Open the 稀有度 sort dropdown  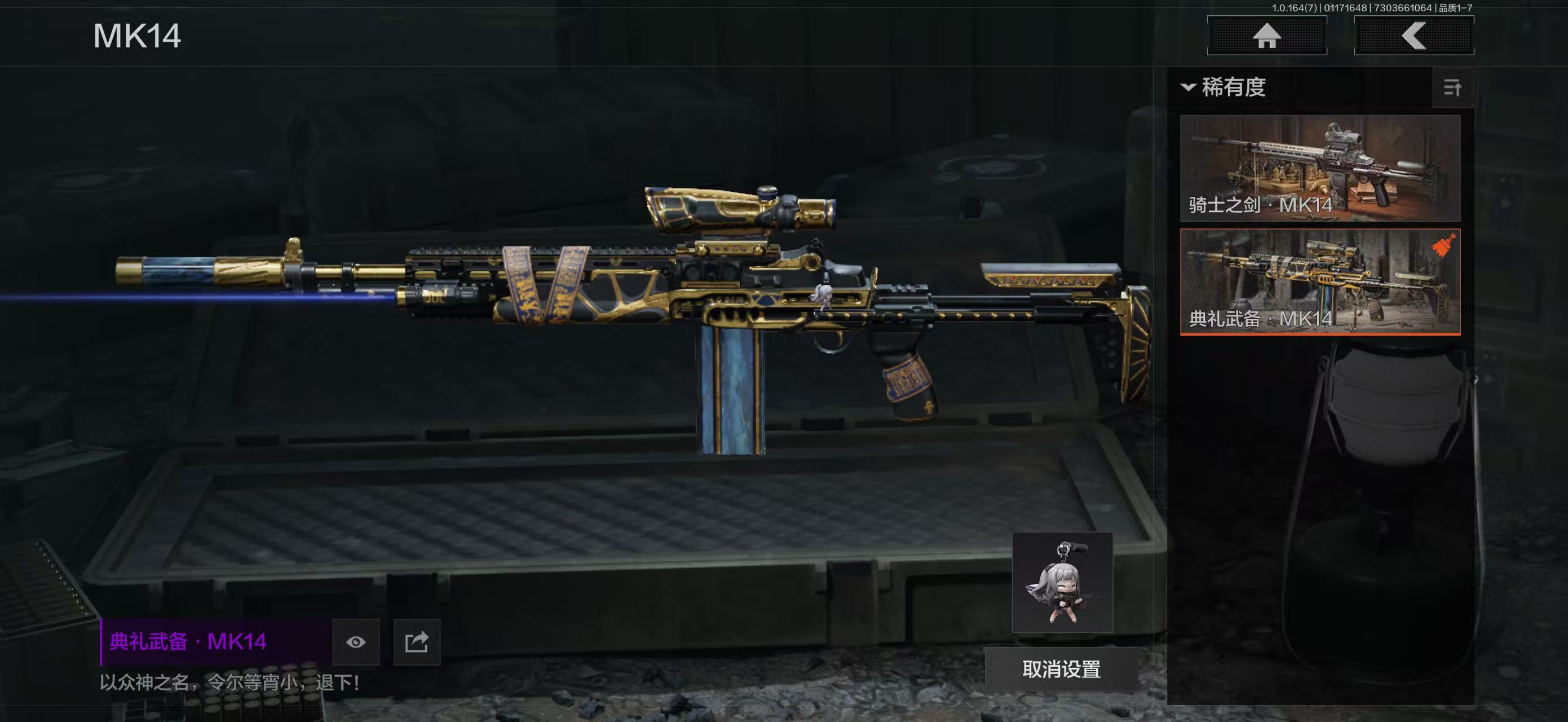[x=1225, y=87]
